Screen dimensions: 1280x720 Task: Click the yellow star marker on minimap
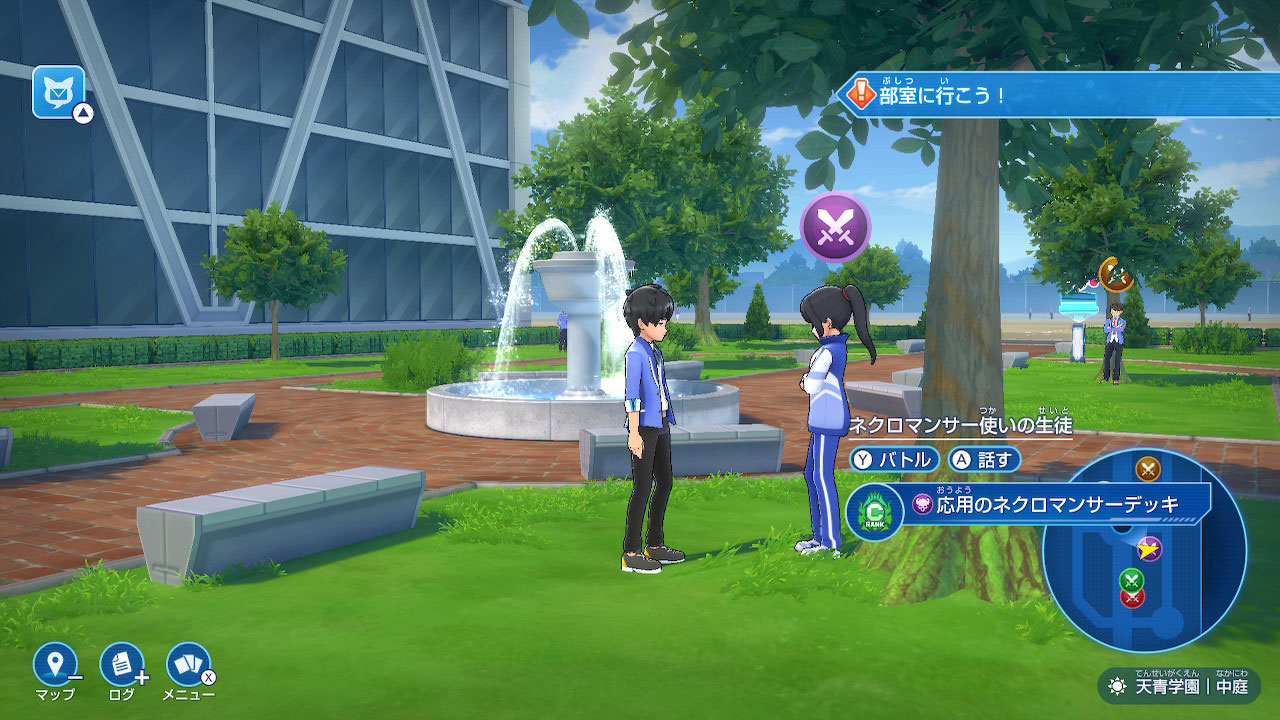point(1150,548)
